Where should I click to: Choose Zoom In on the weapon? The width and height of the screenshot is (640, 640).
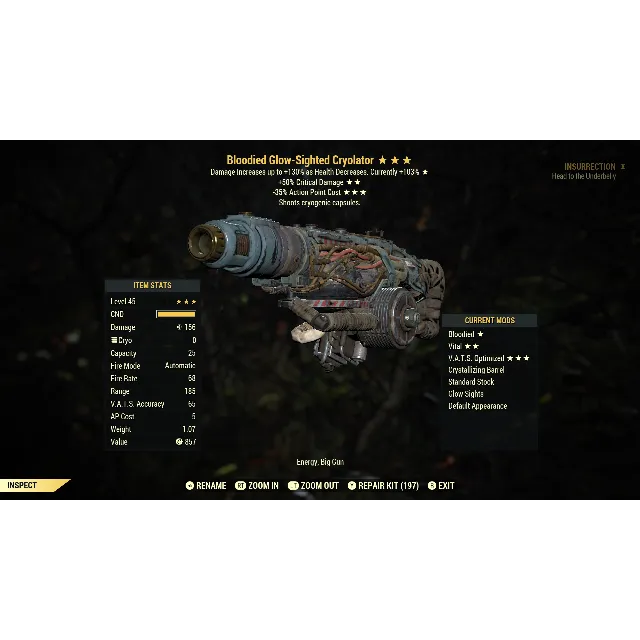coord(257,486)
